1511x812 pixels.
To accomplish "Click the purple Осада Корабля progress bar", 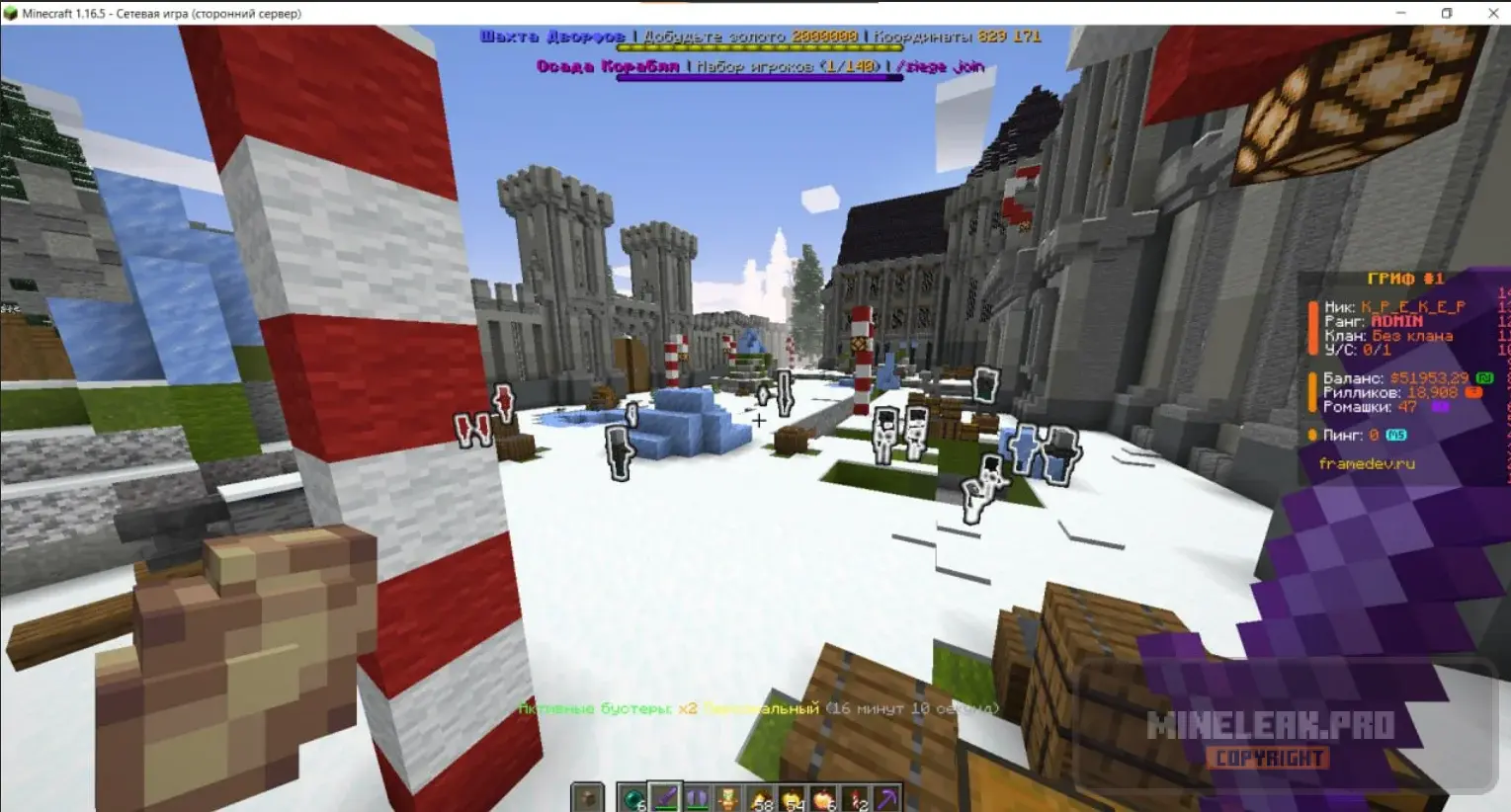I will 760,78.
